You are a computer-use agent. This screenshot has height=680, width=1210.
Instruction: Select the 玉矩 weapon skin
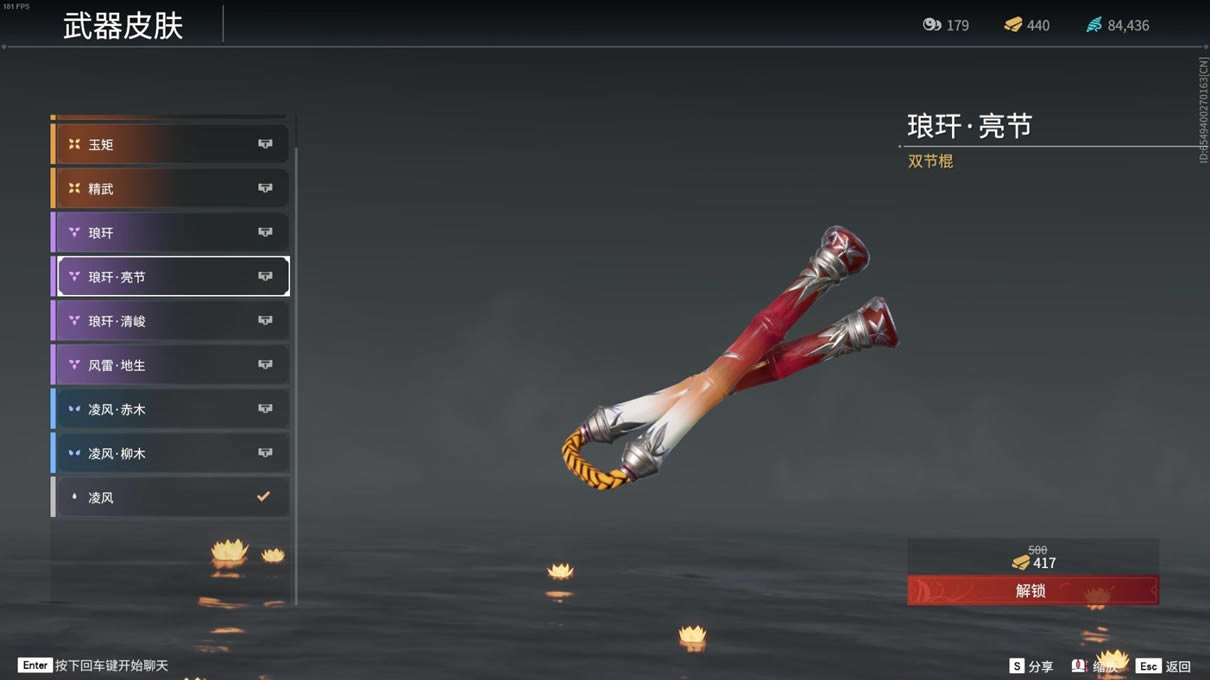(171, 144)
